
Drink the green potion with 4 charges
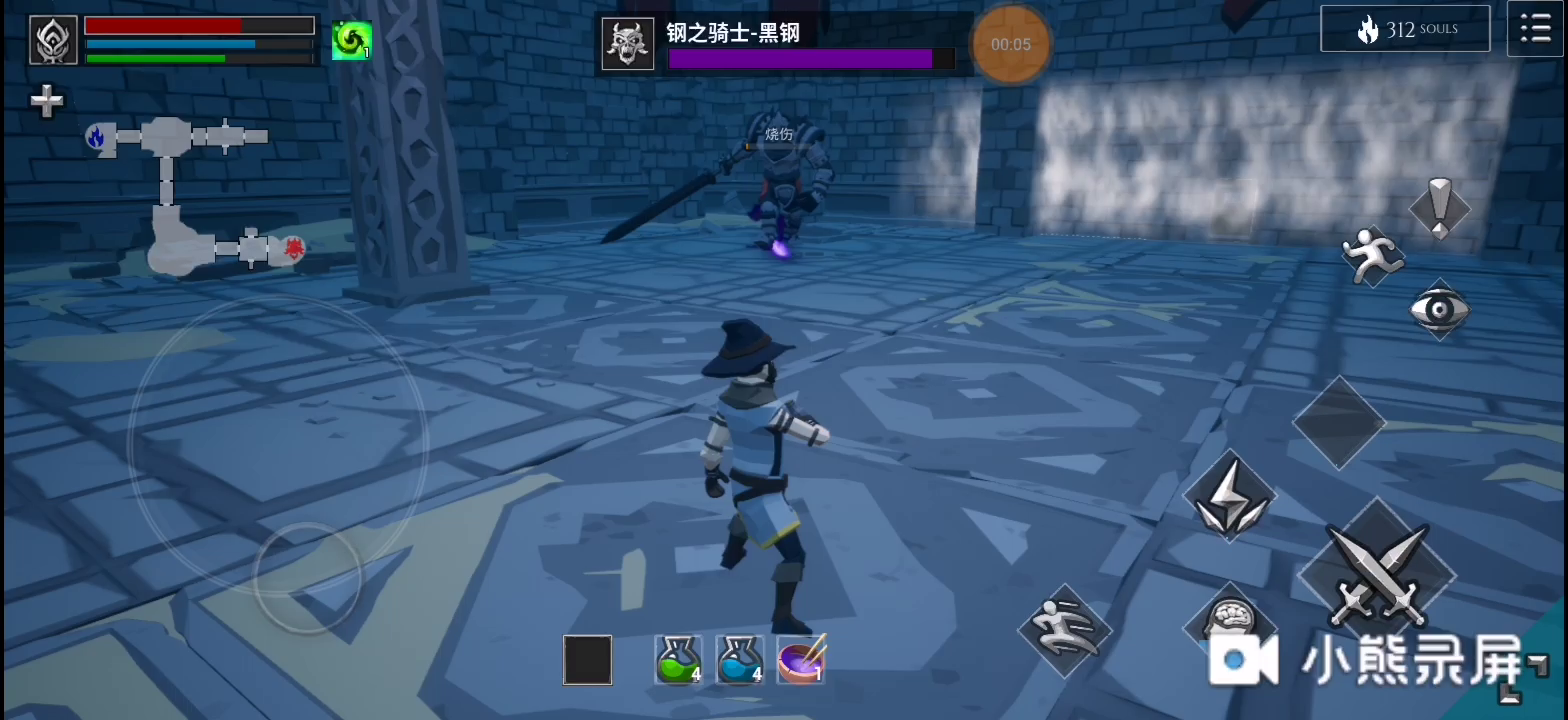(679, 660)
